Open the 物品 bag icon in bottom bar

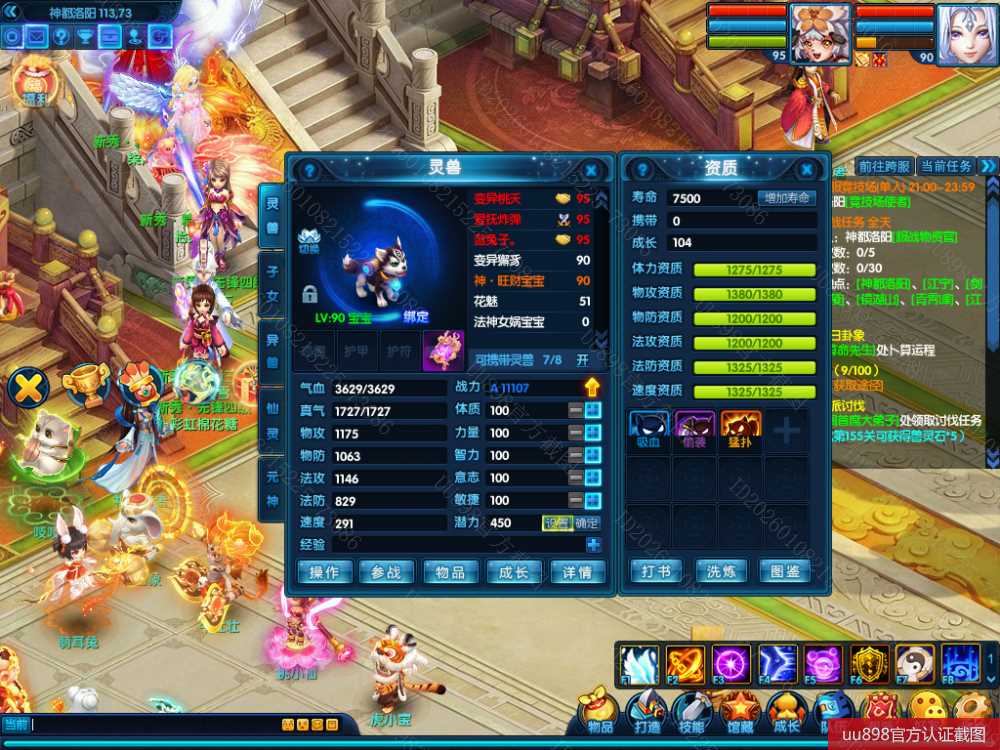(x=598, y=709)
